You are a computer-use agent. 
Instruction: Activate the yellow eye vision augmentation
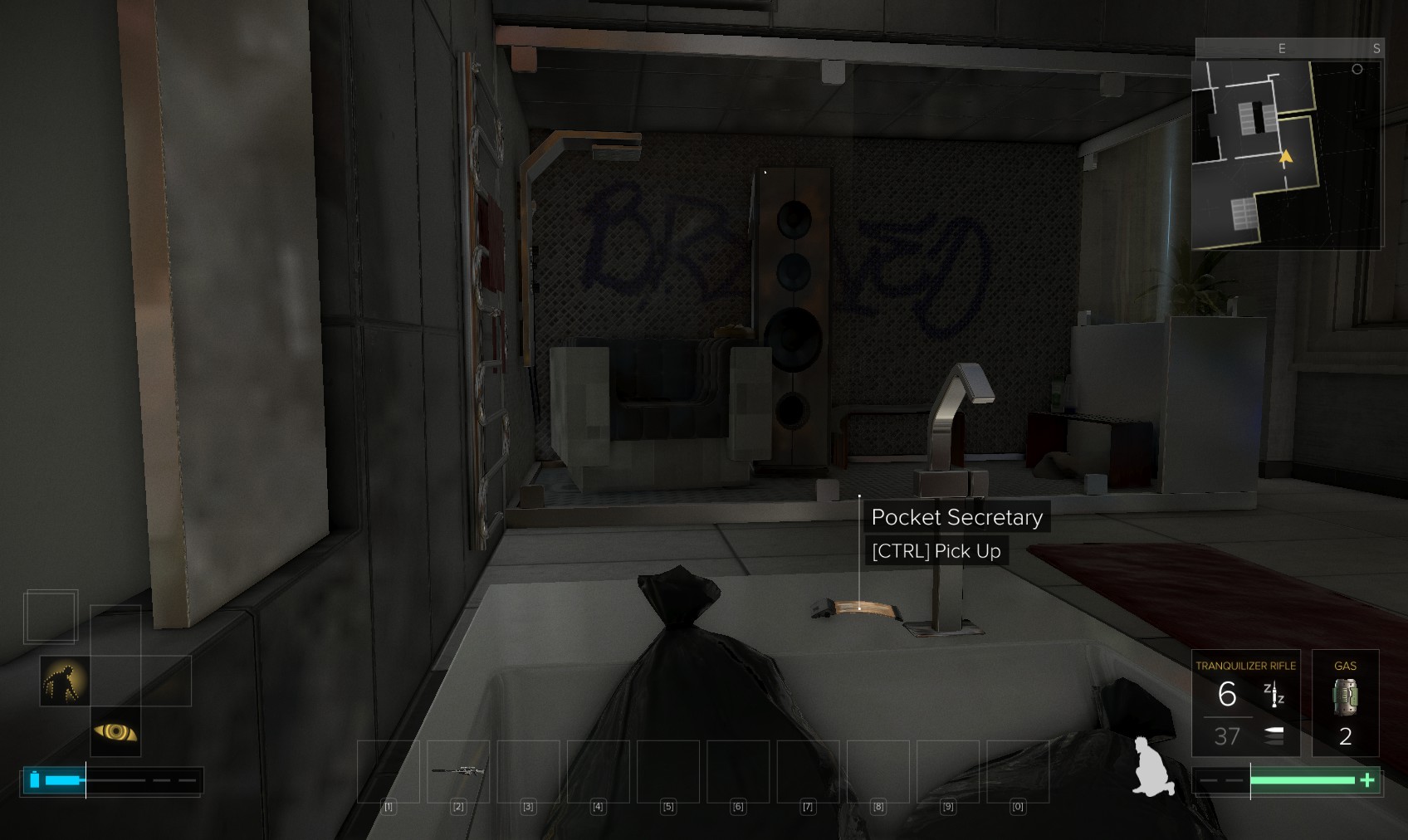115,731
